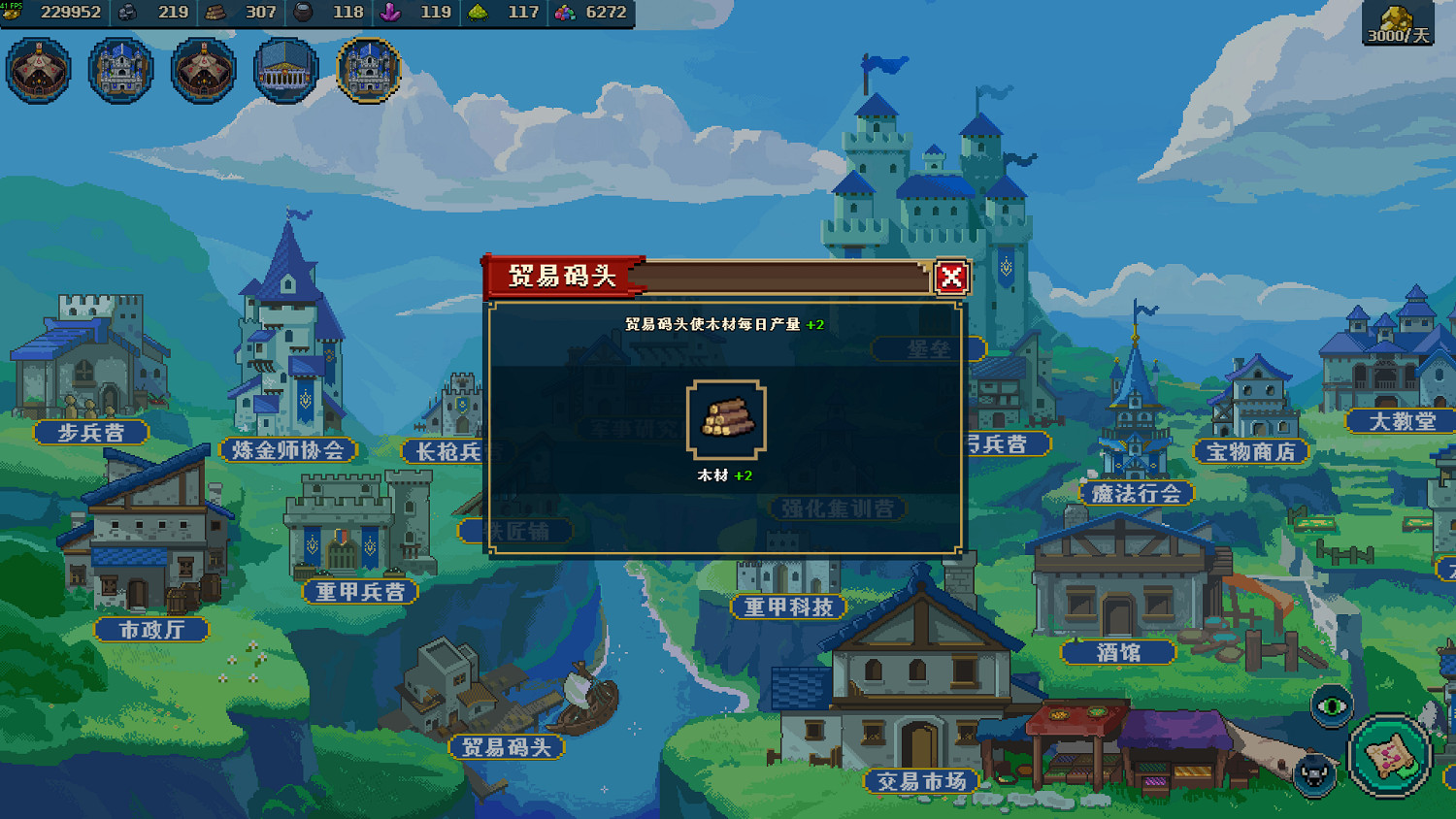Viewport: 1456px width, 819px height.
Task: Close the 贸易码头 dialog
Action: [950, 277]
